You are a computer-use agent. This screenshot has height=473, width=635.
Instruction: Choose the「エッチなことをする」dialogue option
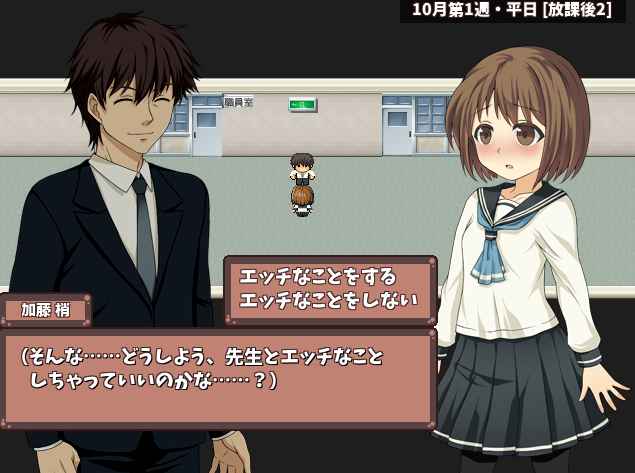pyautogui.click(x=319, y=277)
